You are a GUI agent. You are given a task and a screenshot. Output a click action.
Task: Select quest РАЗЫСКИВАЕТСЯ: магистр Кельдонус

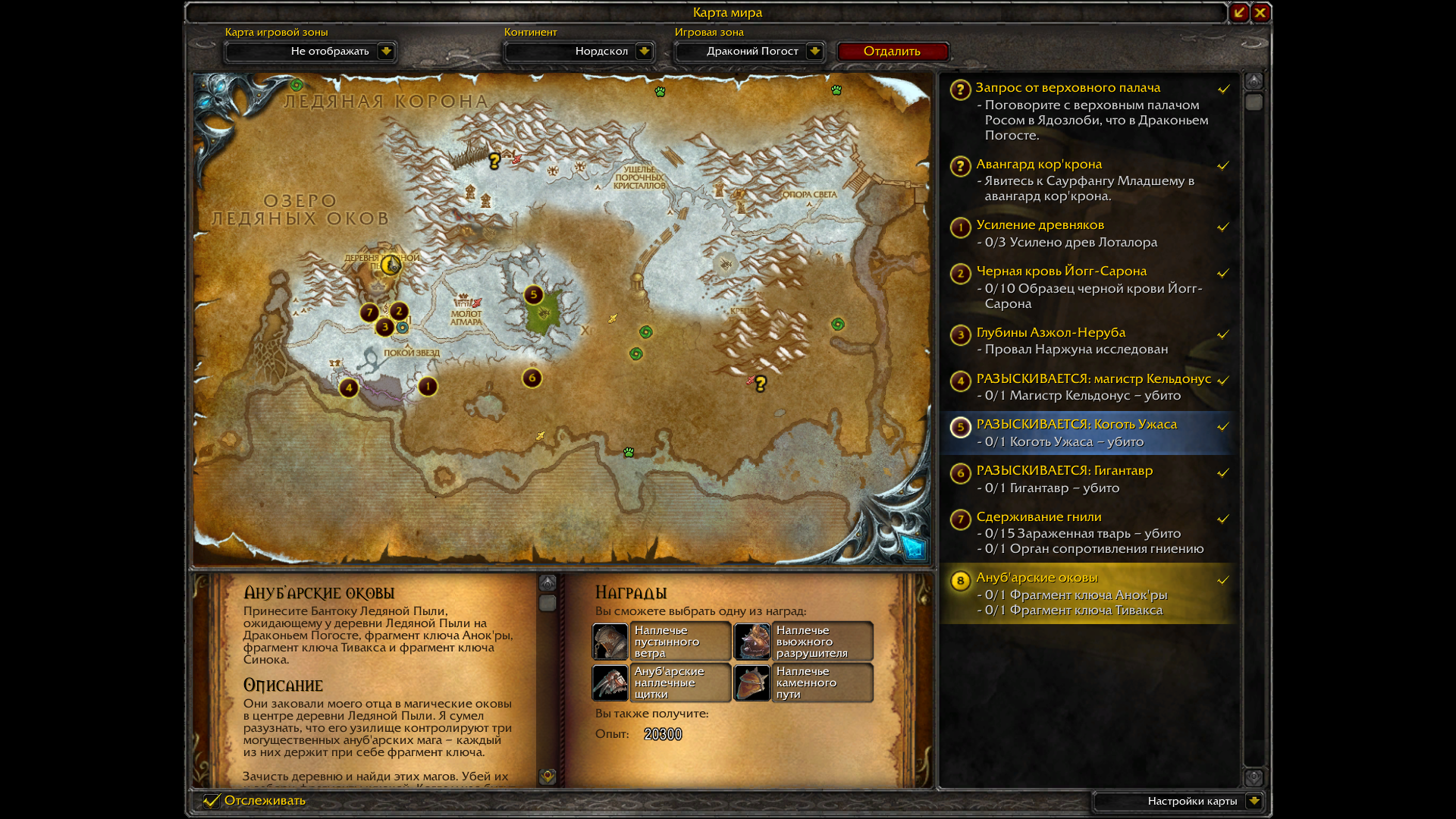click(1093, 379)
